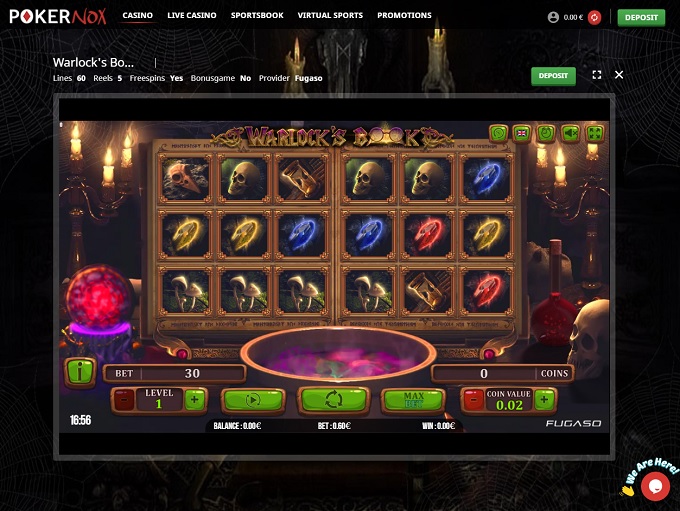This screenshot has width=680, height=511.
Task: Lower the Coin Value with minus
Action: [473, 400]
